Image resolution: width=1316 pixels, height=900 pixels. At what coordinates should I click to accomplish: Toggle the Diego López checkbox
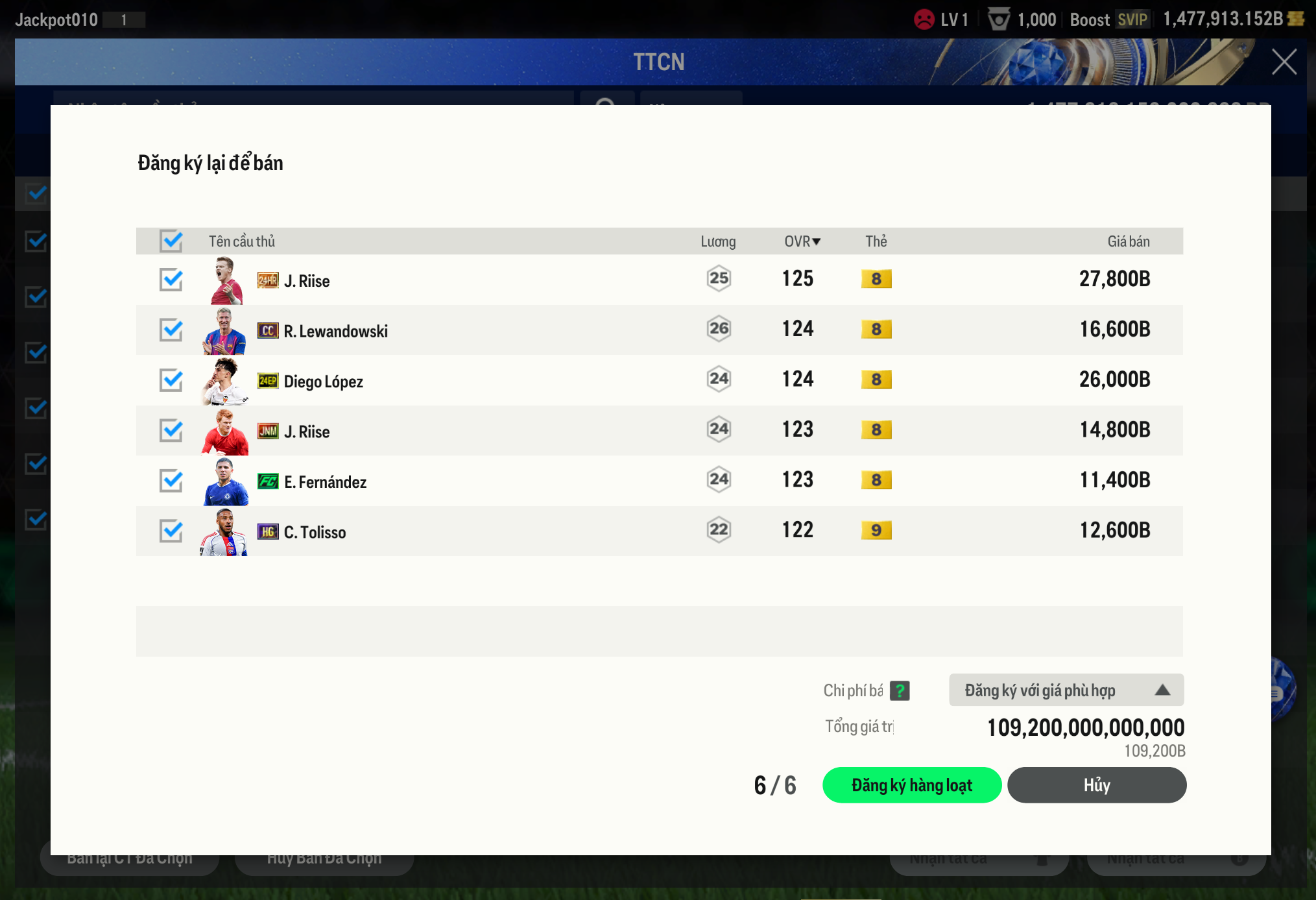(171, 380)
